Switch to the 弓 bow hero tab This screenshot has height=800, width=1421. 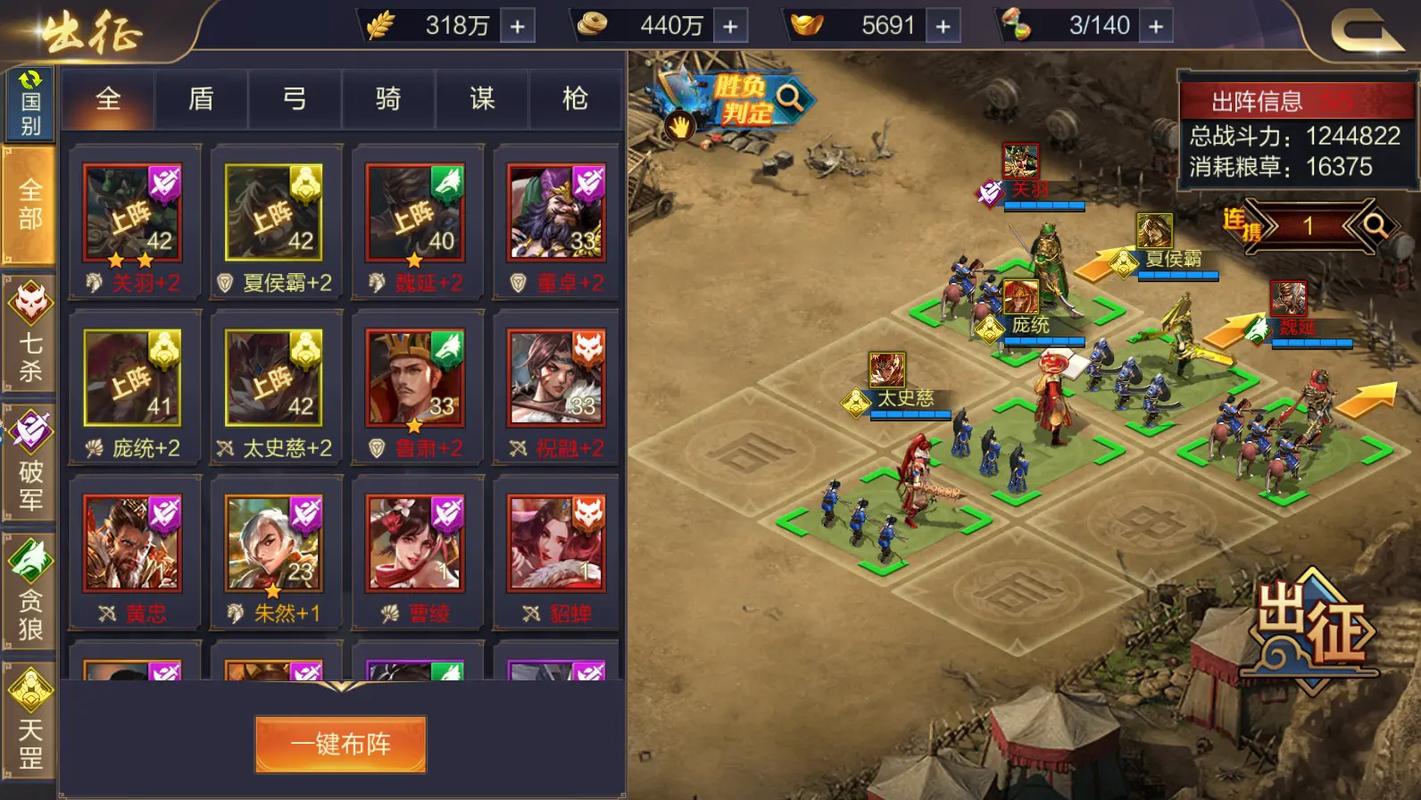click(294, 100)
